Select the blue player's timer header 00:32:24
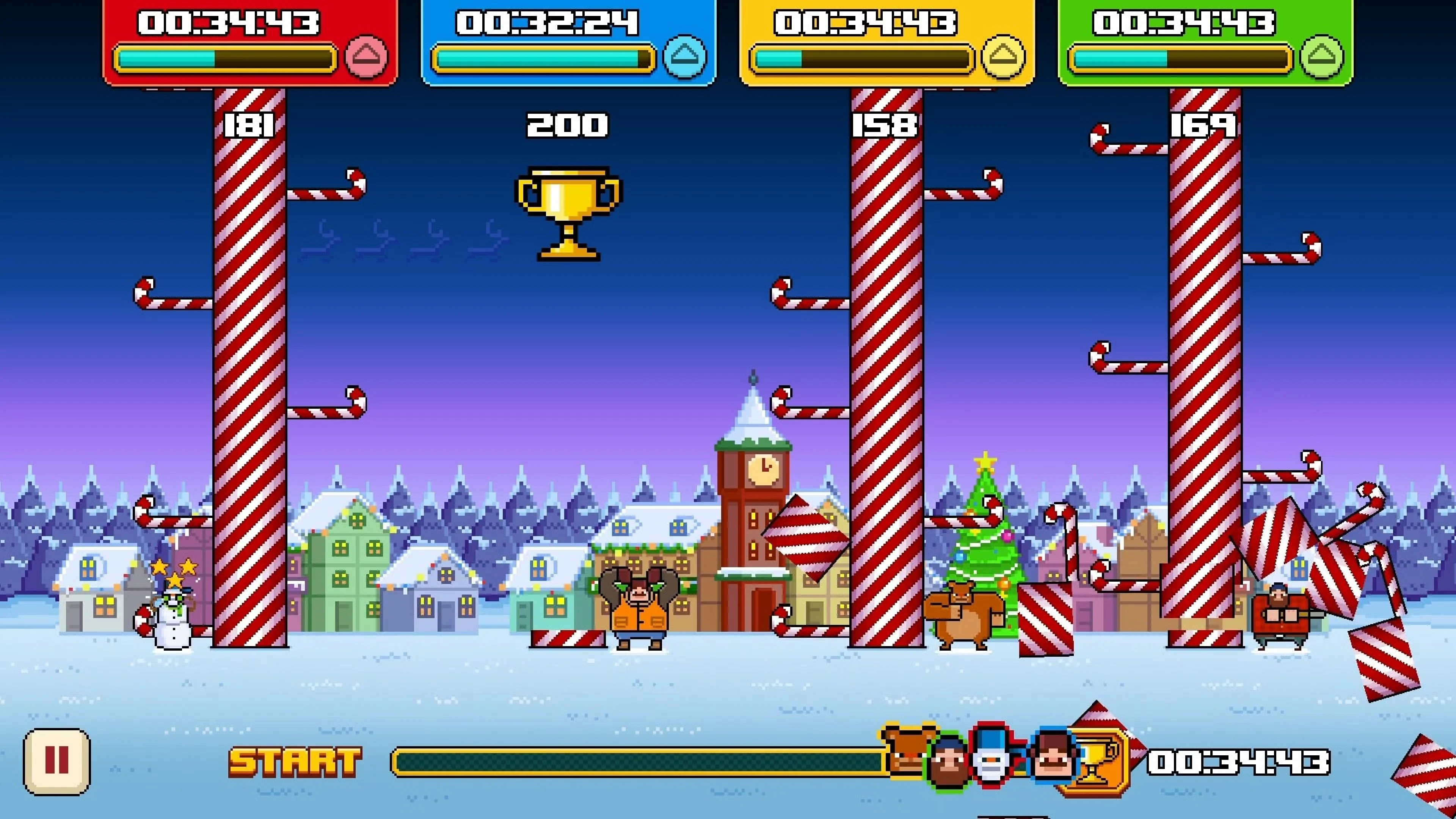Viewport: 1456px width, 819px height. [x=546, y=23]
